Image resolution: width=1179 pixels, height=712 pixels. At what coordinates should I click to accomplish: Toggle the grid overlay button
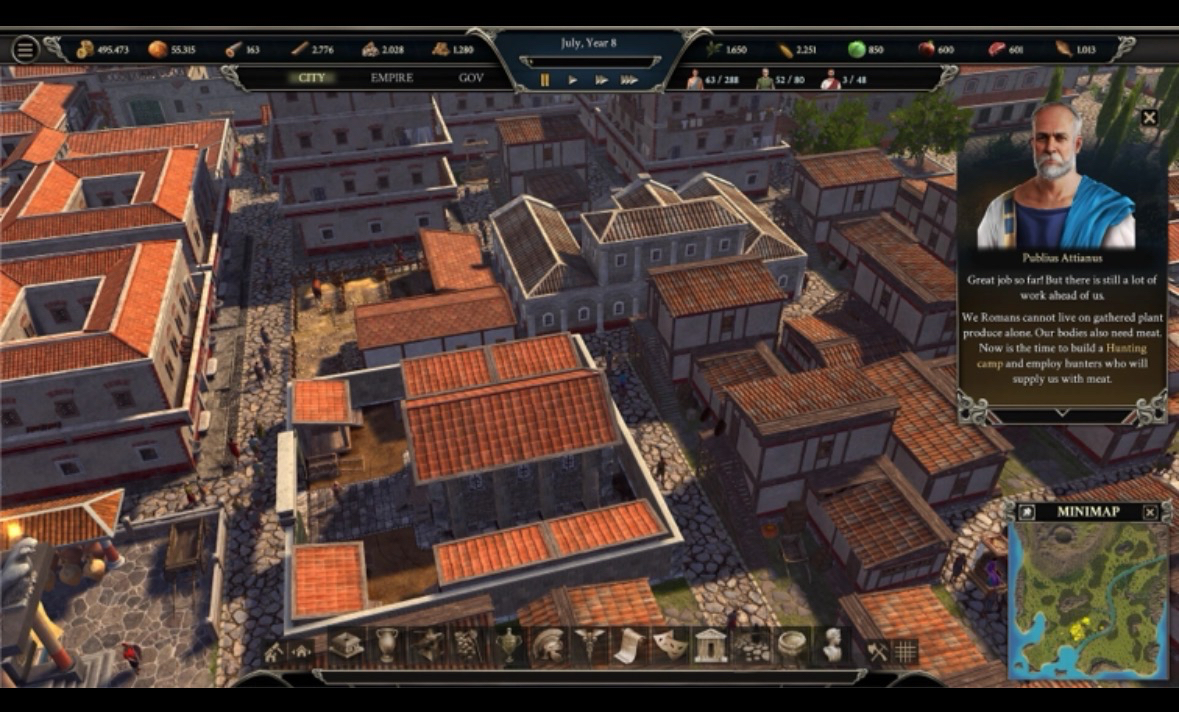(905, 651)
